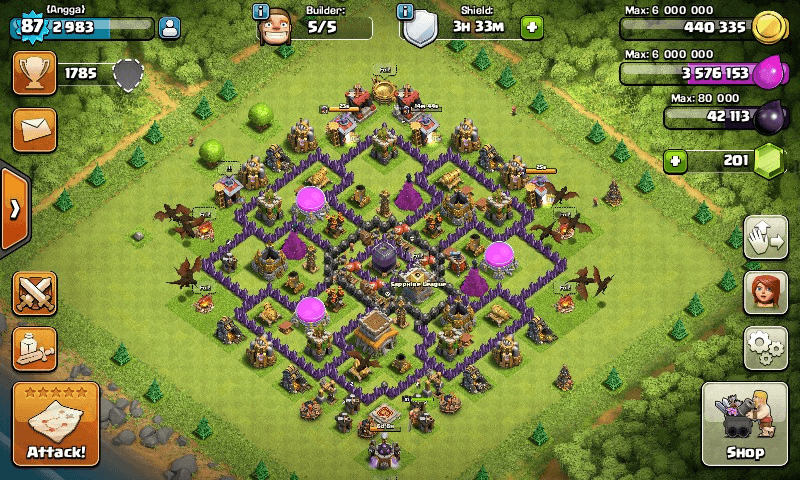This screenshot has width=800, height=480.
Task: Open the red-haired hero portrait button
Action: [x=765, y=294]
